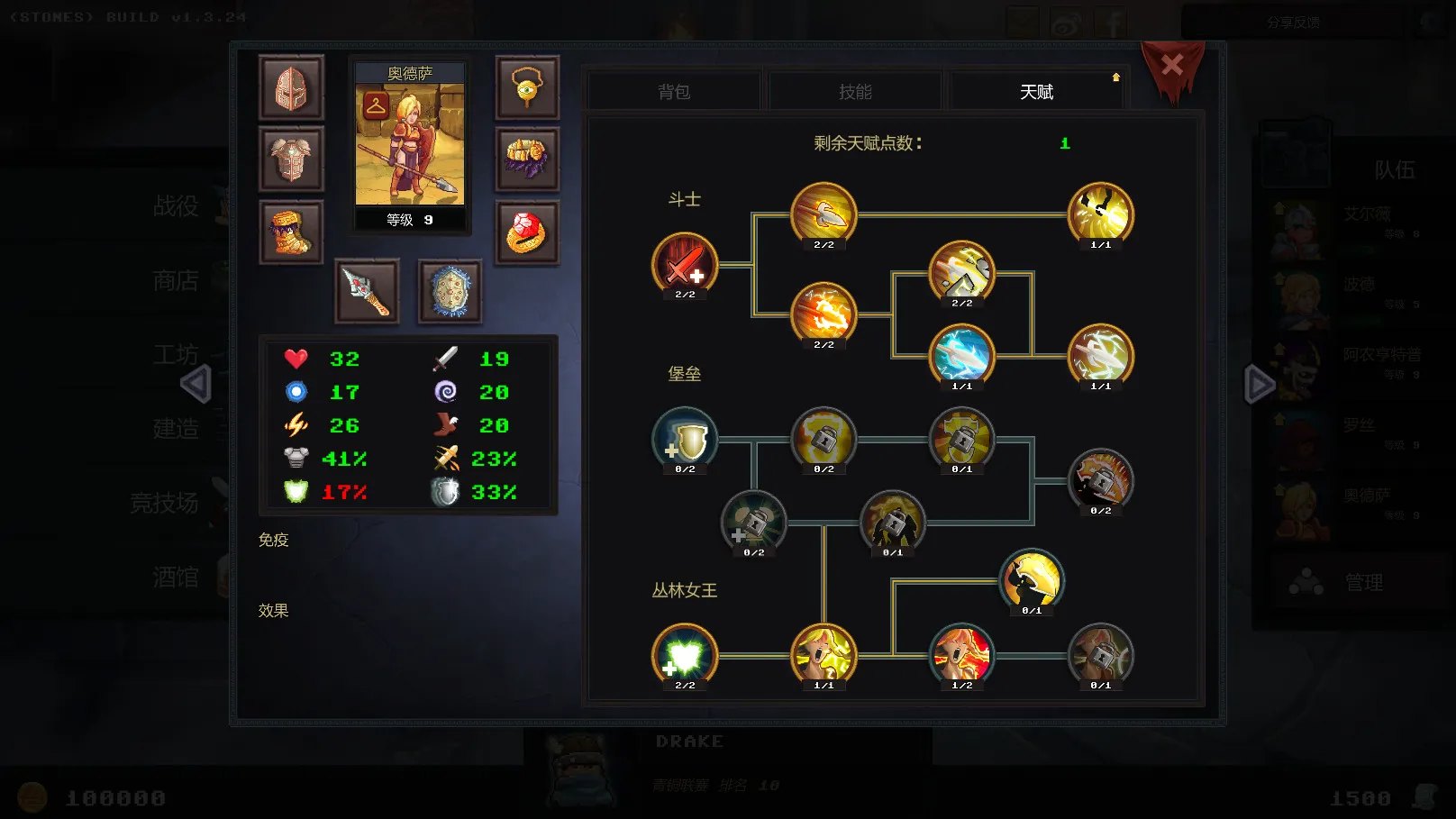Image resolution: width=1456 pixels, height=819 pixels.
Task: Open the chest armor equipment slot
Action: point(291,160)
